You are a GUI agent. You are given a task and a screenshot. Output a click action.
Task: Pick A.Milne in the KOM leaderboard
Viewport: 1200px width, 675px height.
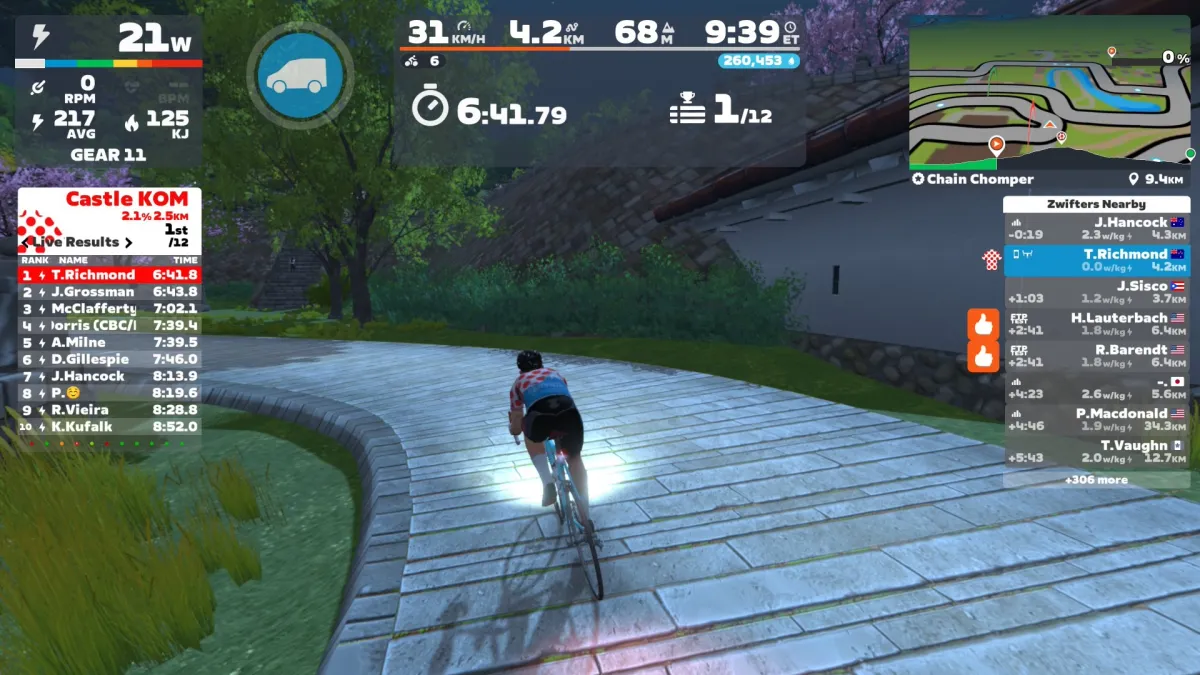109,342
